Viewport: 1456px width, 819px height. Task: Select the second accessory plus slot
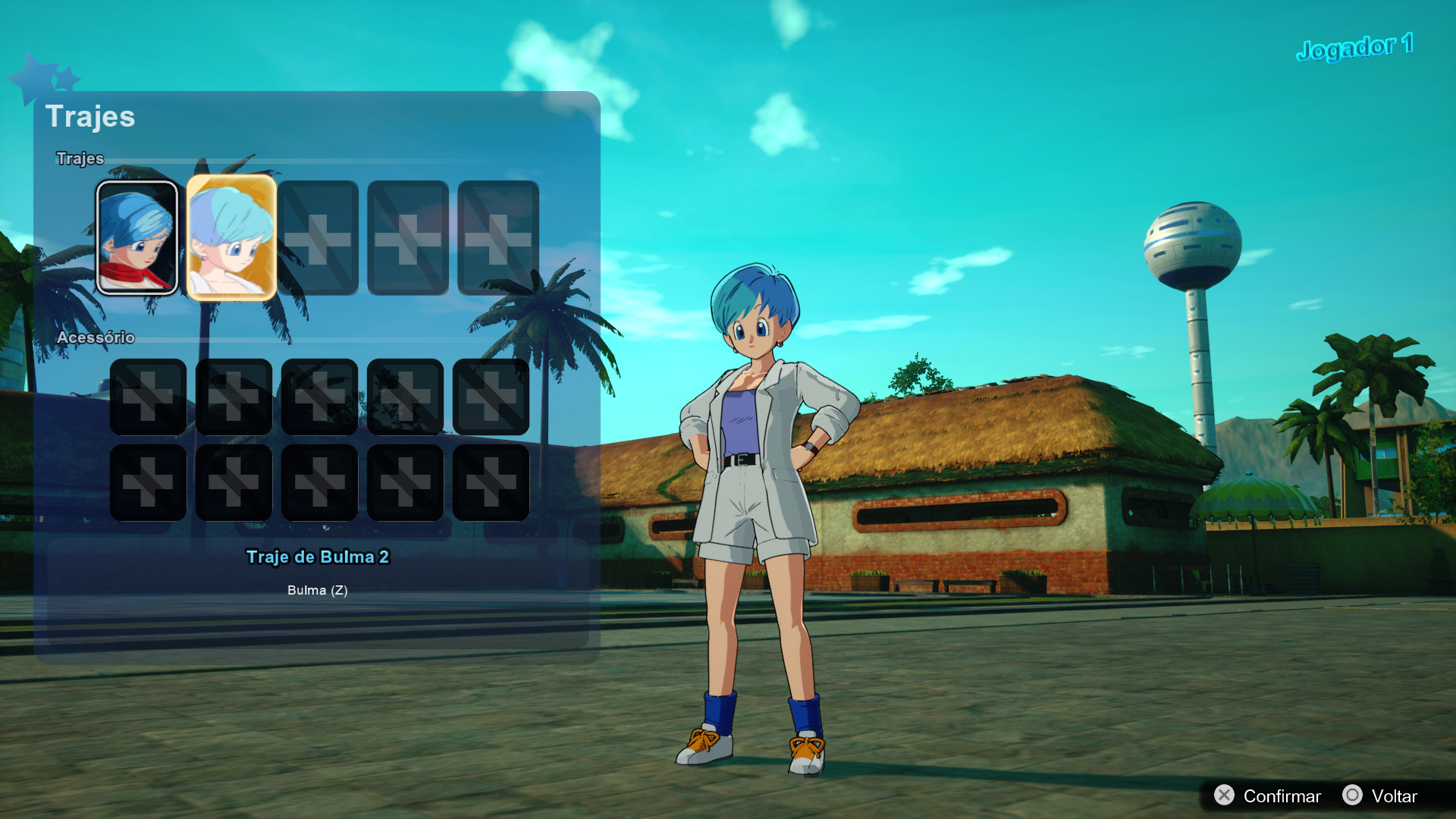coord(234,397)
